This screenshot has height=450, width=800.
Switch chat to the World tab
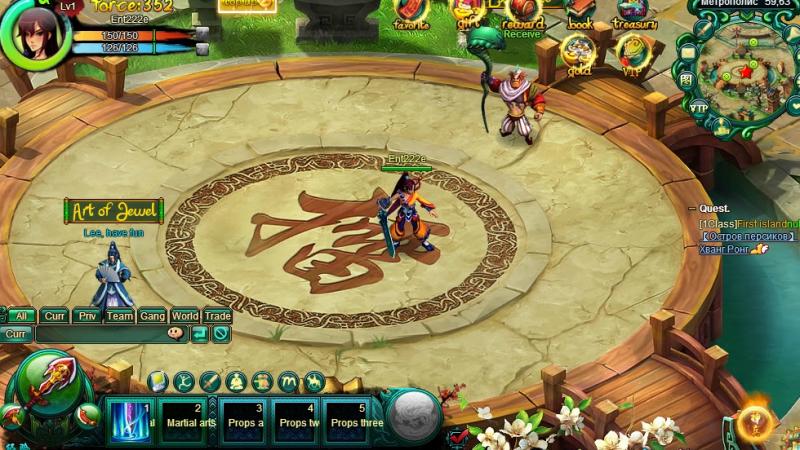185,316
